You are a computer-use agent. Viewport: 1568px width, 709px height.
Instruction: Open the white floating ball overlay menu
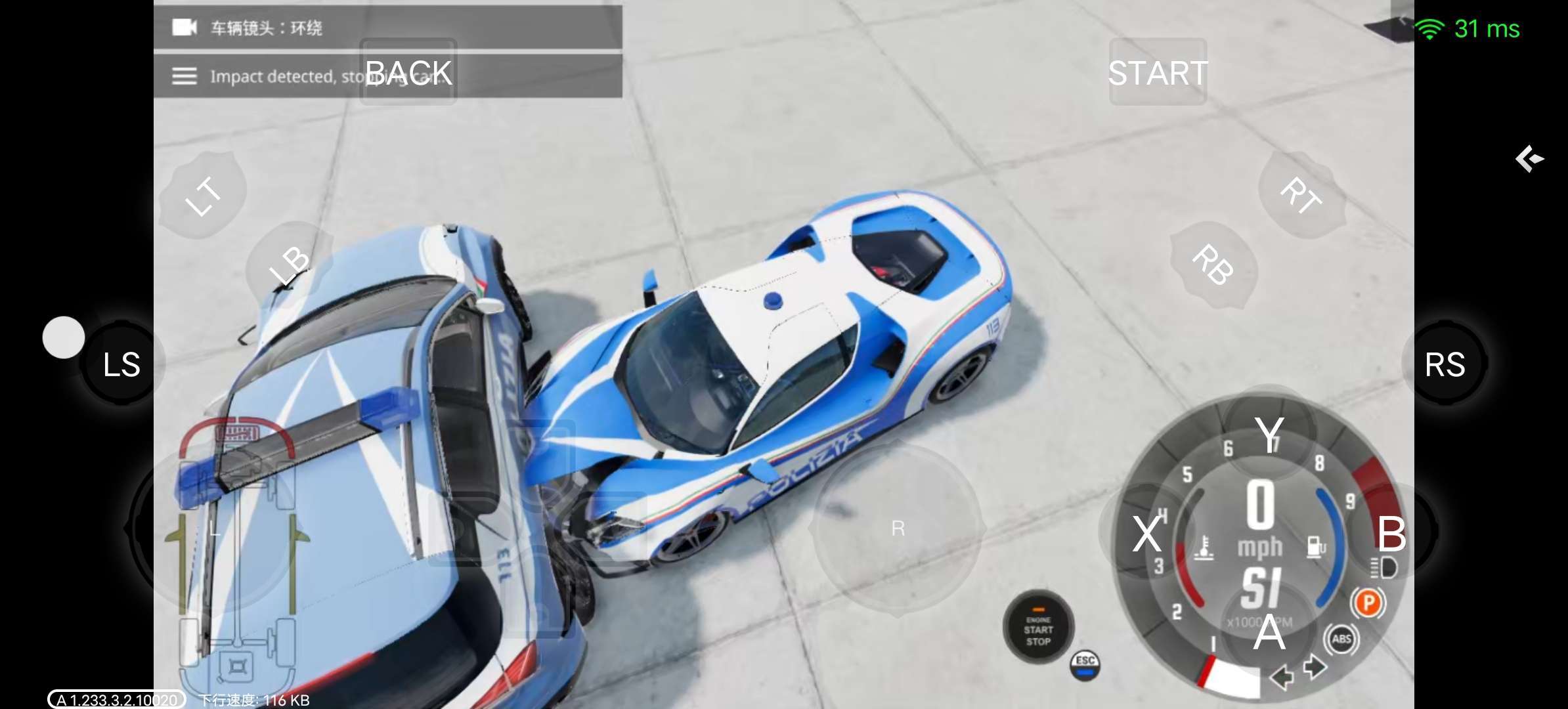point(64,337)
